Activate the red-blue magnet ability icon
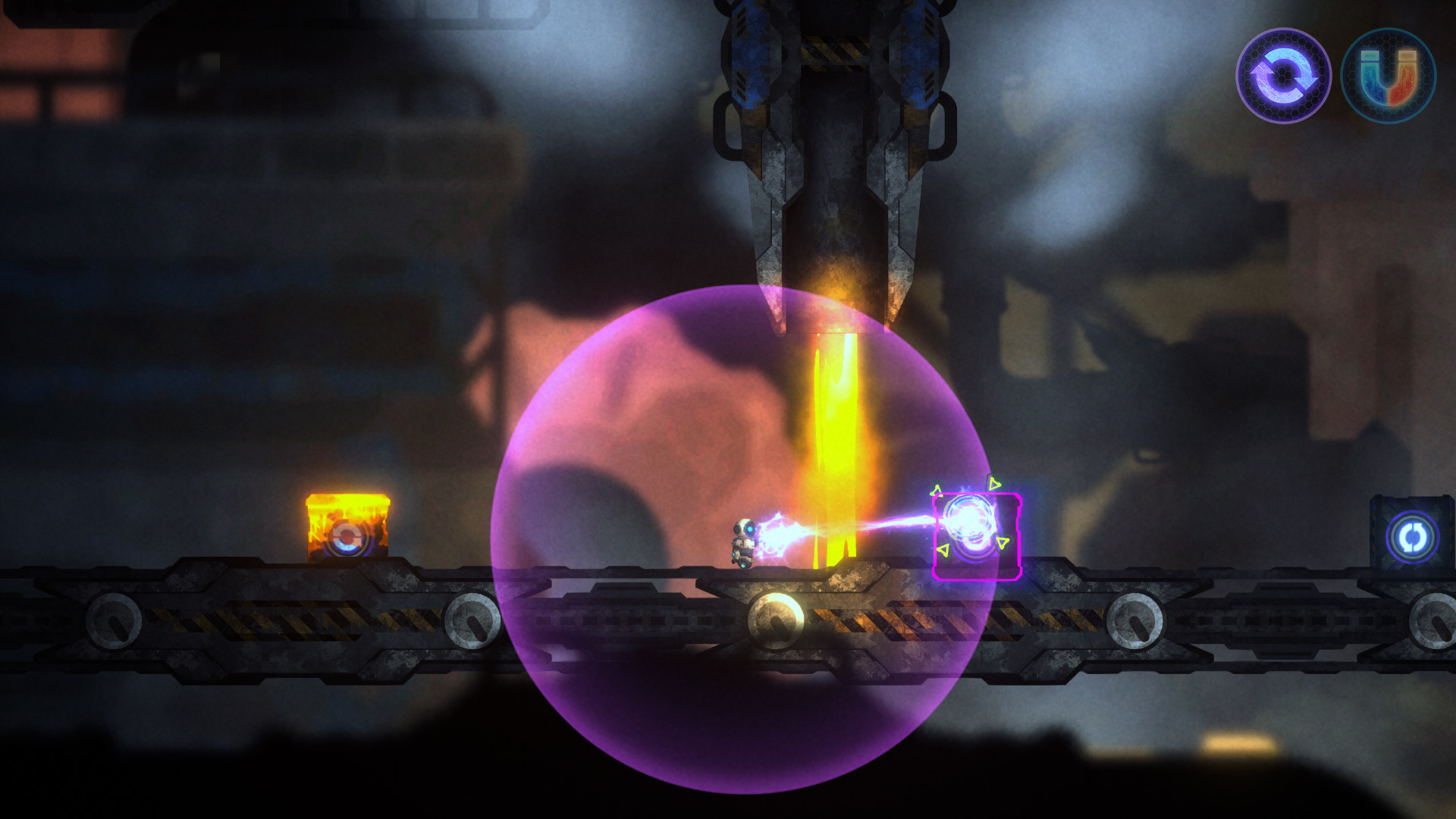 tap(1388, 76)
